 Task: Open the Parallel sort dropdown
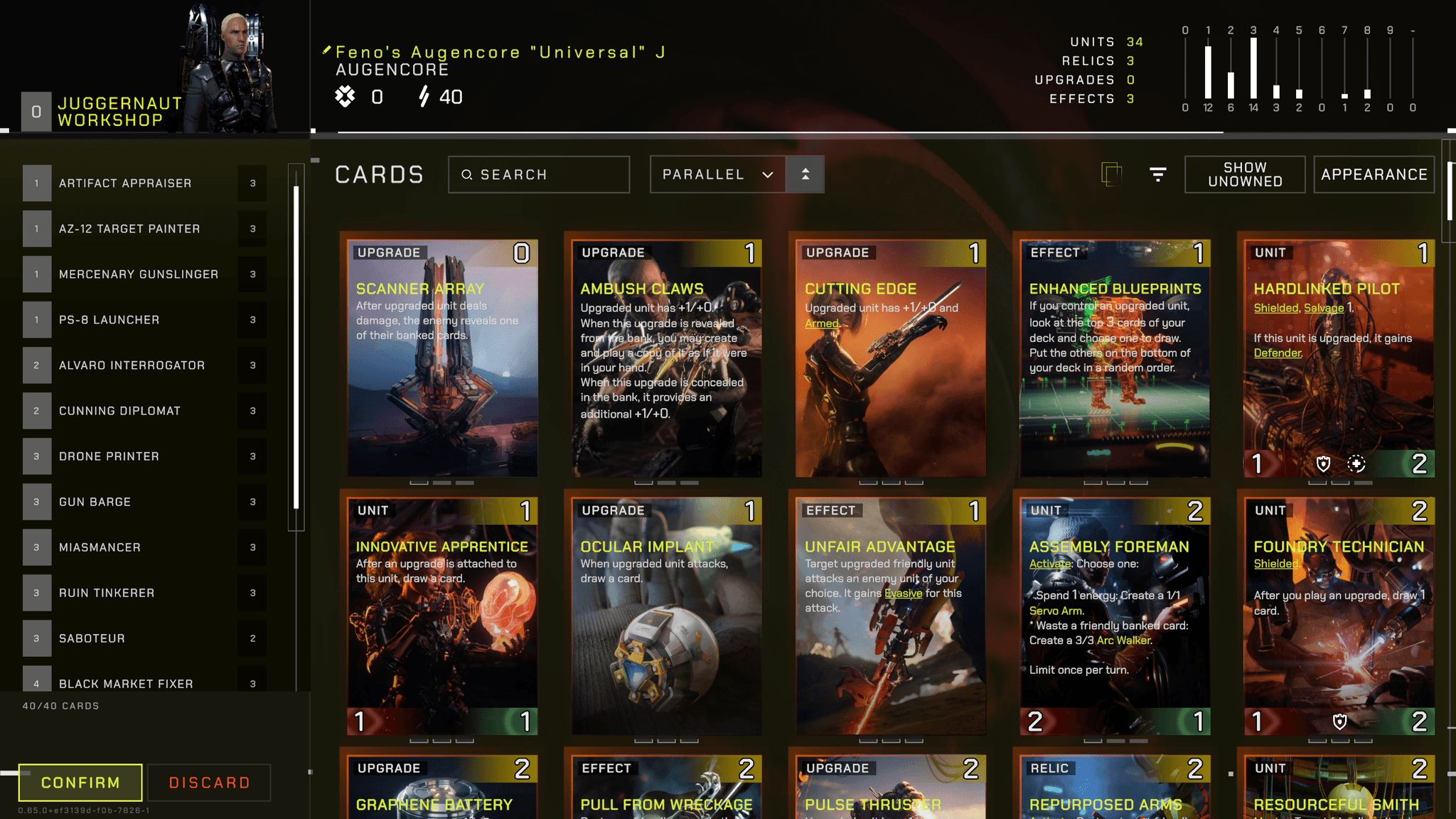pos(717,174)
